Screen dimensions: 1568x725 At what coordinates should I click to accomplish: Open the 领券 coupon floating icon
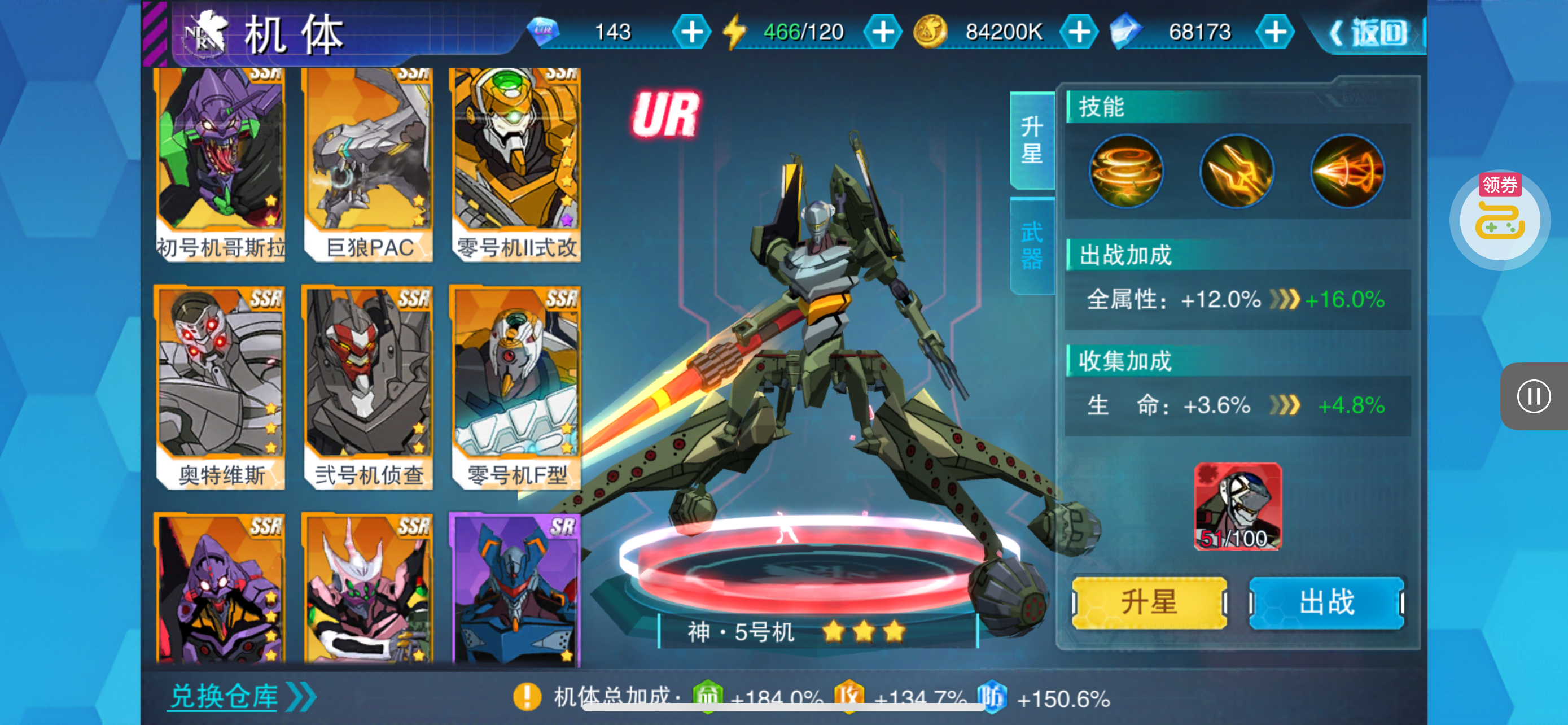(1500, 219)
